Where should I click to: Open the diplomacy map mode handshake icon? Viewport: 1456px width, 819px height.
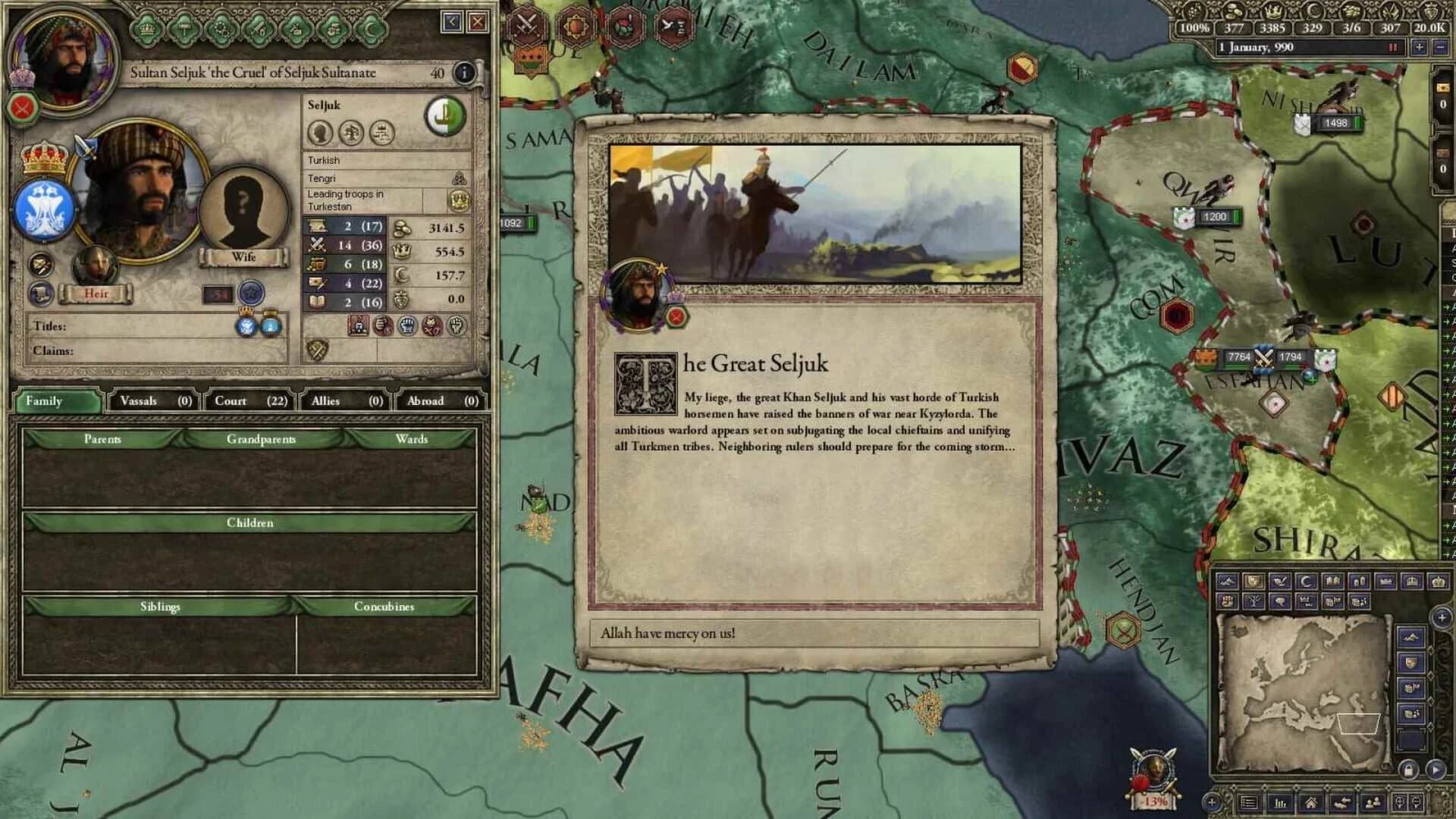pyautogui.click(x=1281, y=581)
